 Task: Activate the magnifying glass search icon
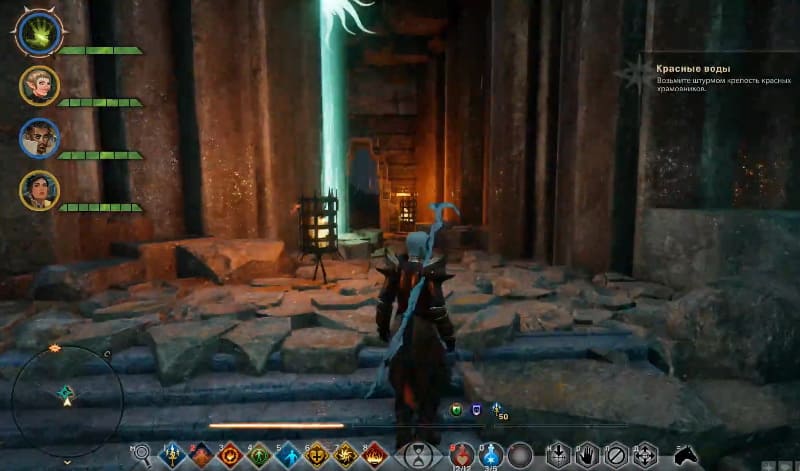pyautogui.click(x=142, y=455)
